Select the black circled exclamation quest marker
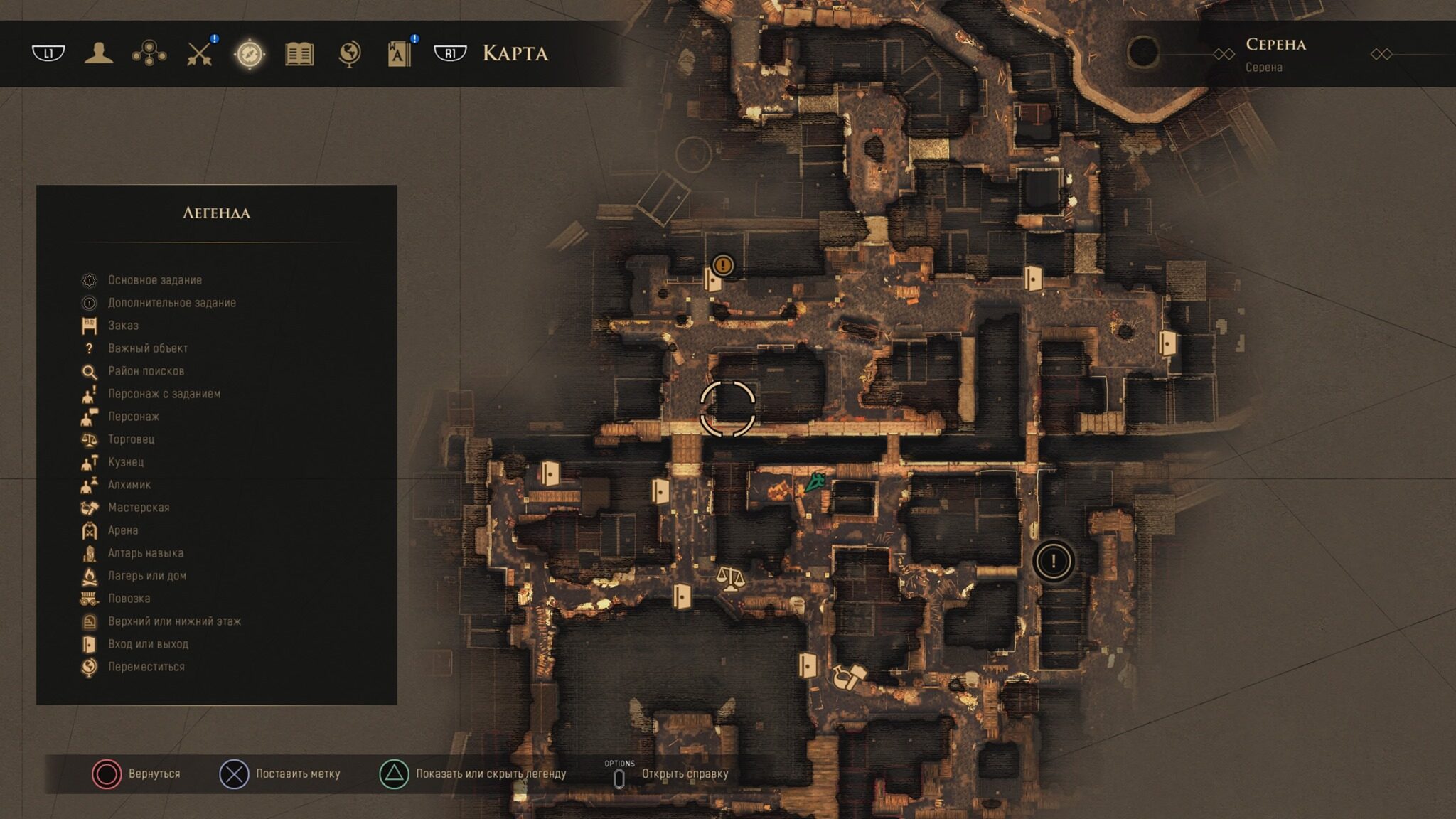1456x819 pixels. 1053,562
